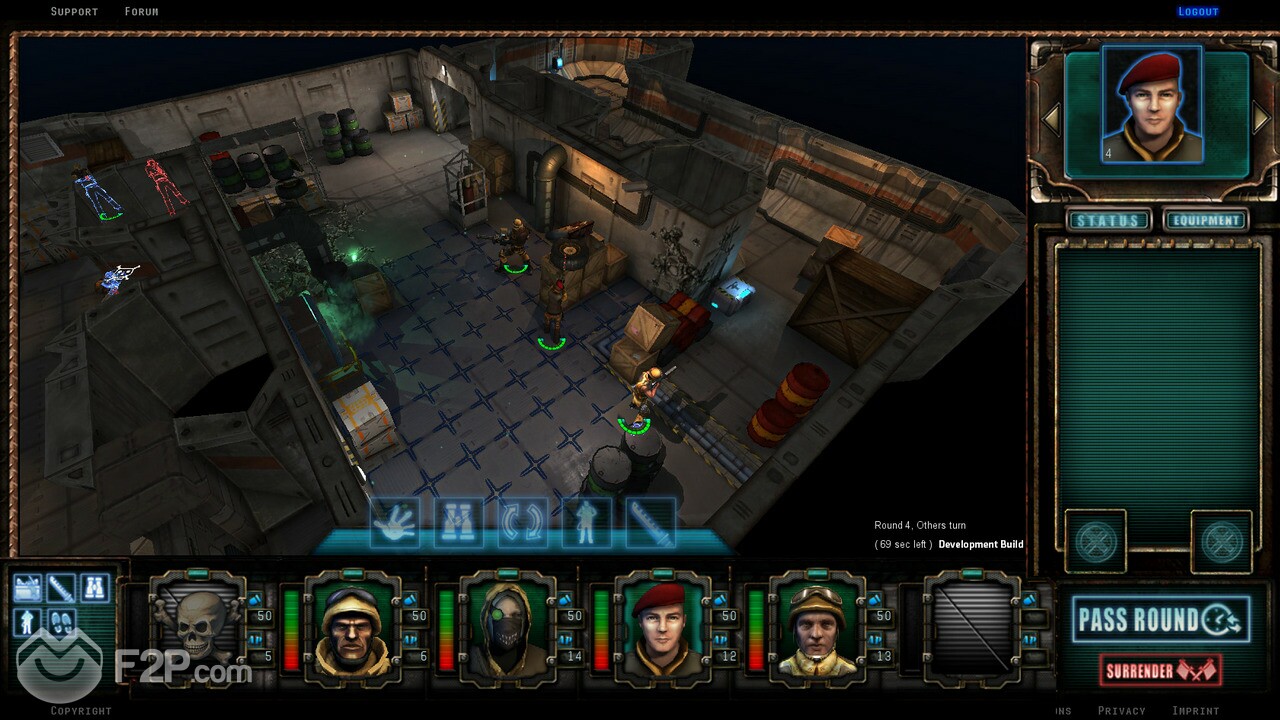Select the combat knife action in center bar

coord(650,523)
